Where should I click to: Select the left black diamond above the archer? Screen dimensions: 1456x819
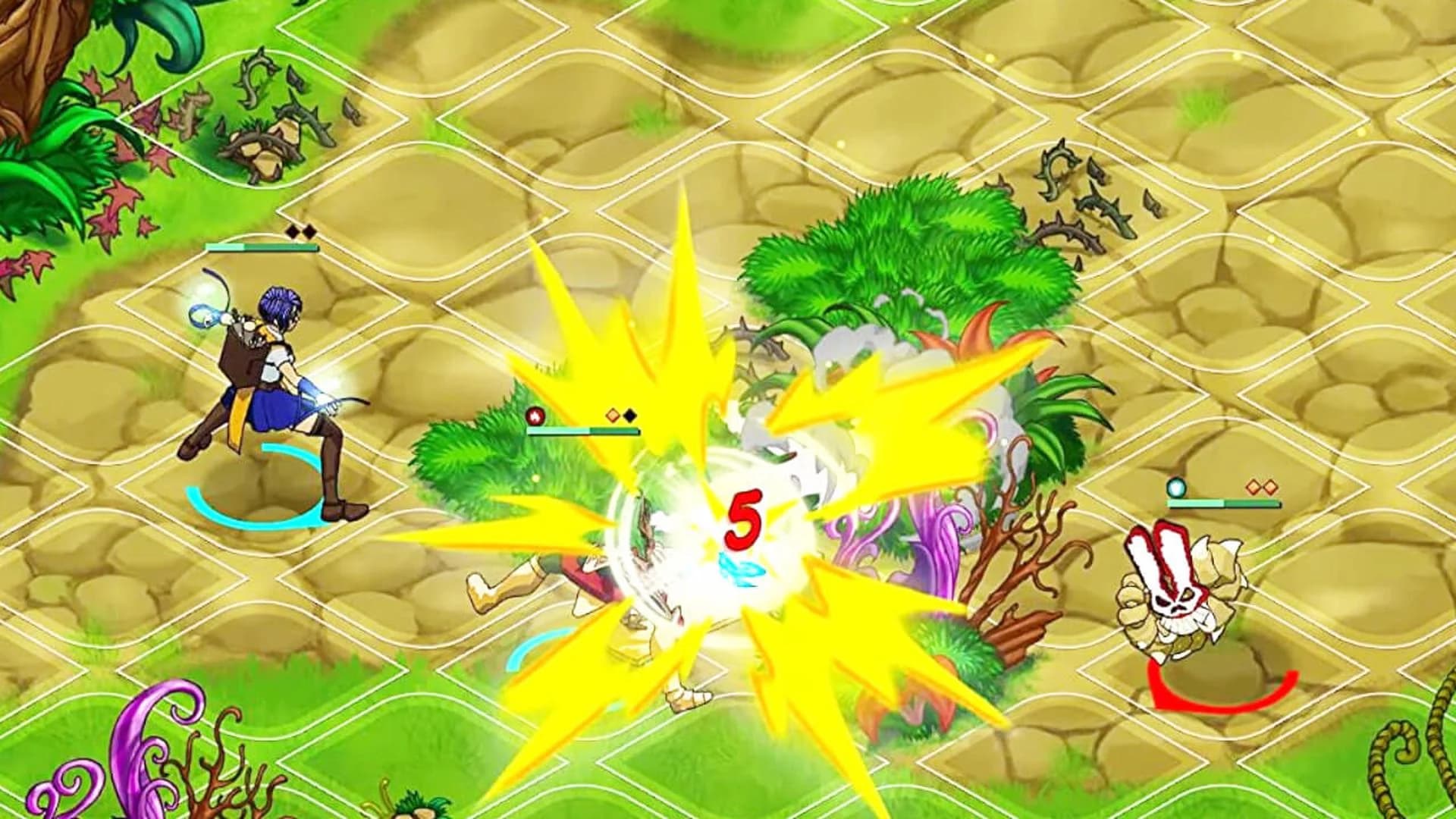coord(291,231)
